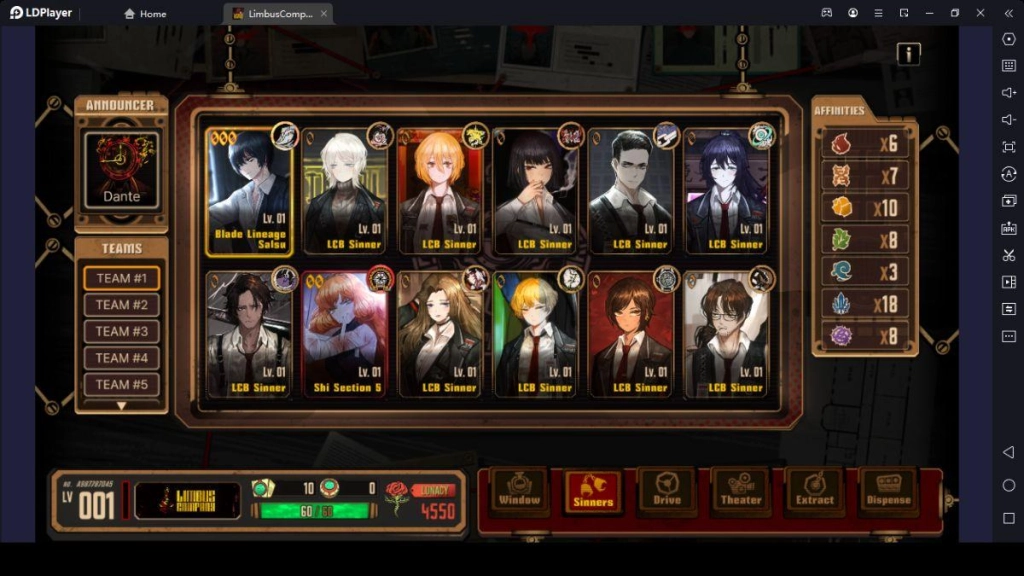Open the Dispense menu
Screen dimensions: 1024x576
pyautogui.click(x=888, y=491)
